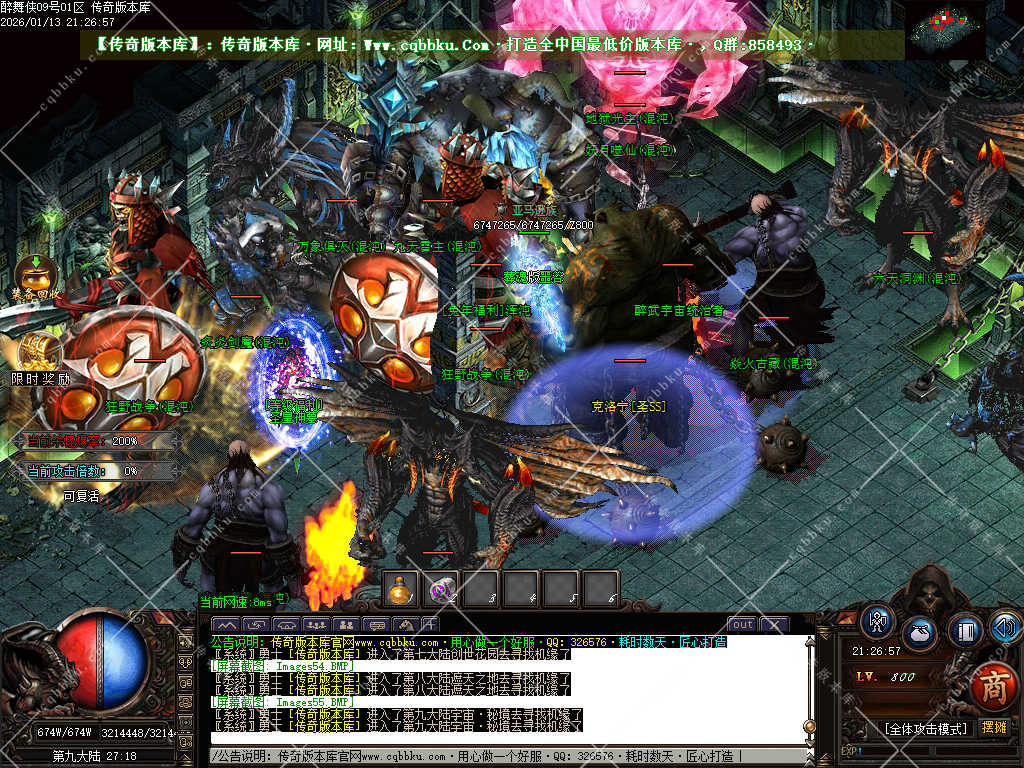Click the 摆摊 stall button
This screenshot has width=1024, height=768.
click(994, 728)
